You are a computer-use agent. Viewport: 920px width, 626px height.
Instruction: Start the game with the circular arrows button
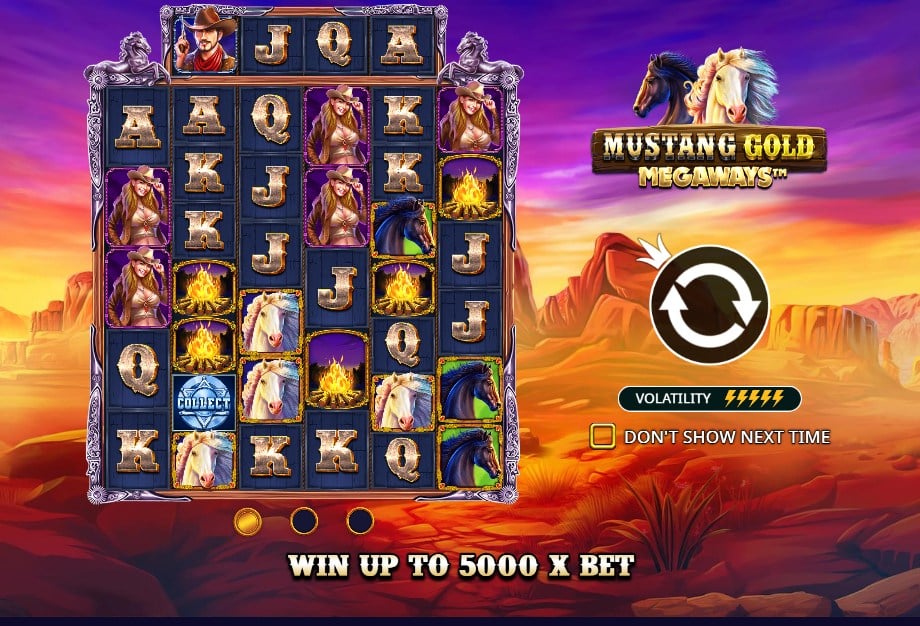point(709,305)
